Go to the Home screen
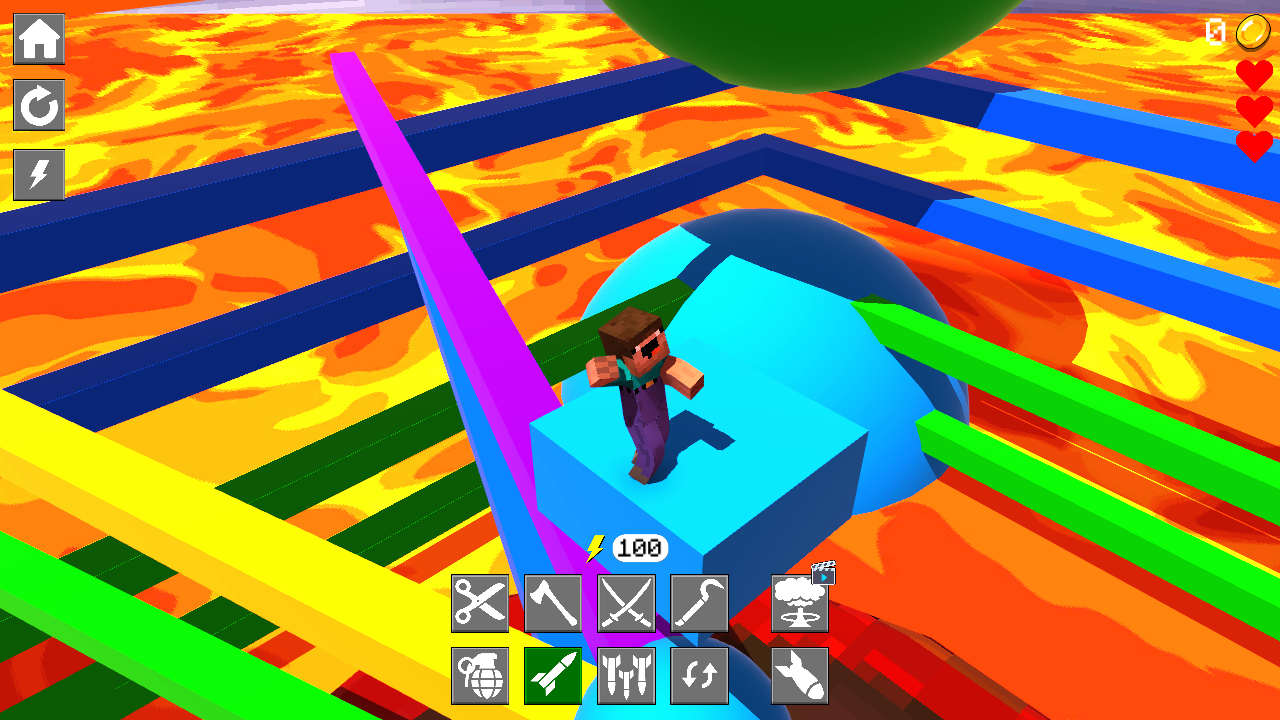This screenshot has width=1280, height=720. point(39,38)
